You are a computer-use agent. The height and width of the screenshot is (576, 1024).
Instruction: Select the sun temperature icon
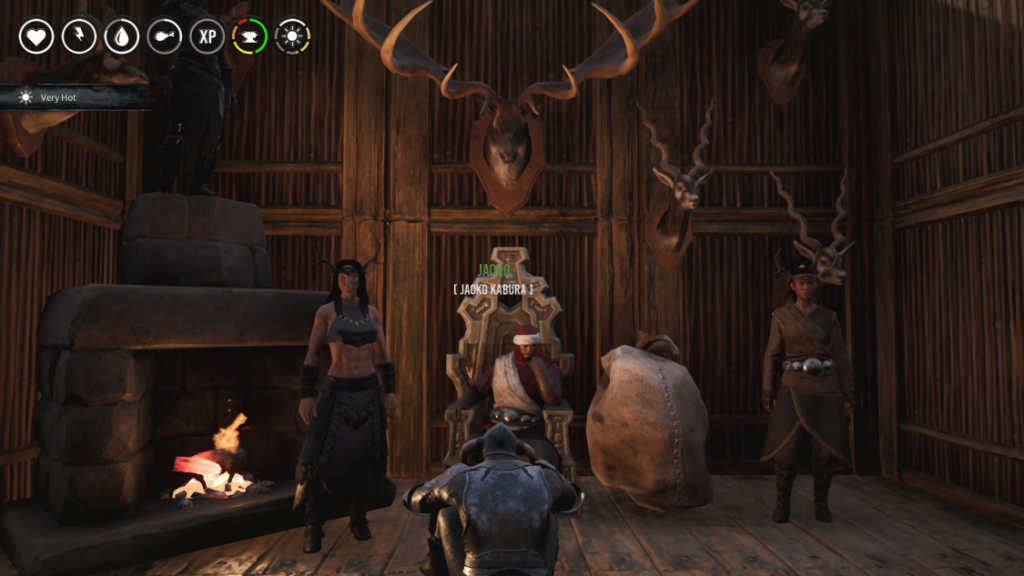293,37
